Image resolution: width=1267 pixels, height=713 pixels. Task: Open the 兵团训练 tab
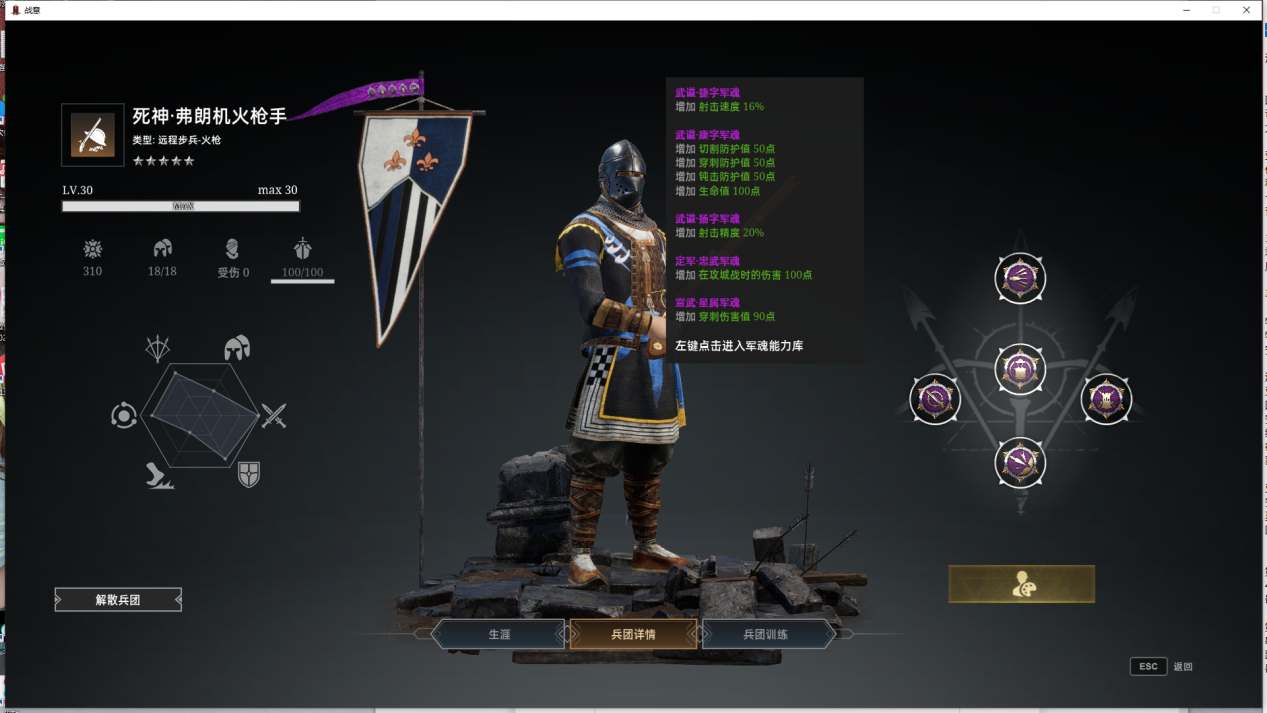tap(767, 634)
